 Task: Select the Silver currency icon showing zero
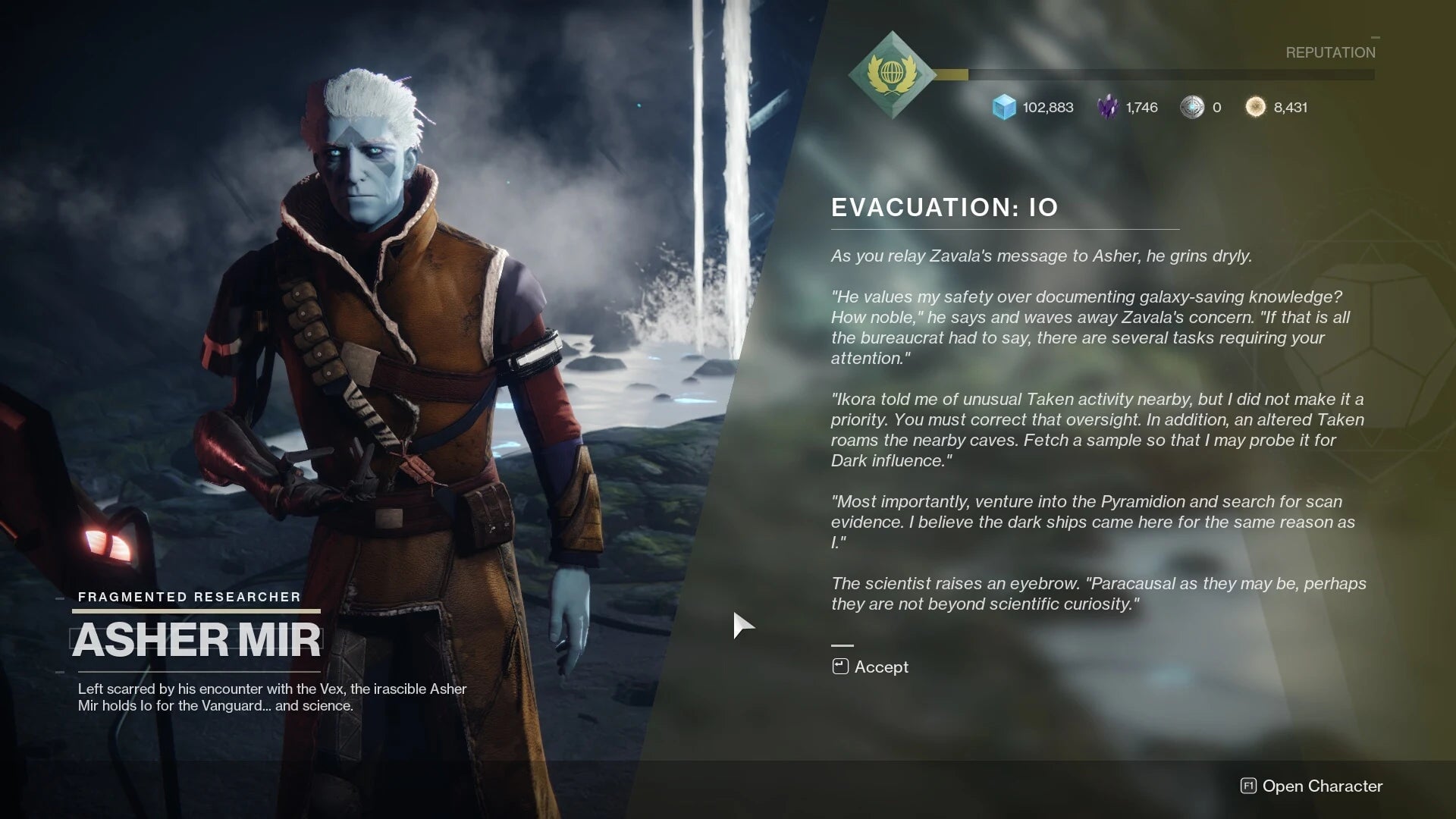(x=1192, y=107)
